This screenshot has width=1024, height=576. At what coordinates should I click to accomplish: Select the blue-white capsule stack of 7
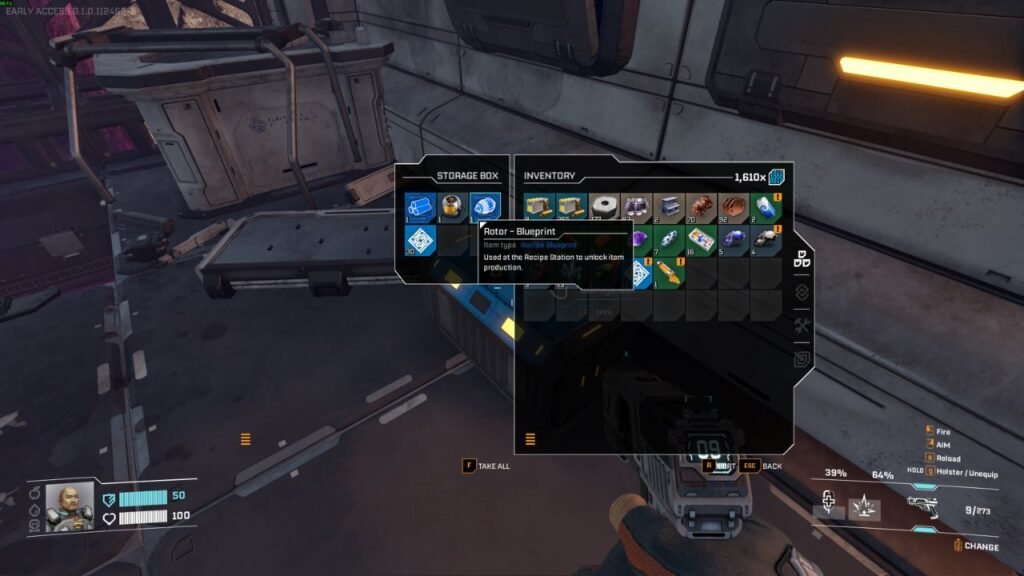[668, 239]
